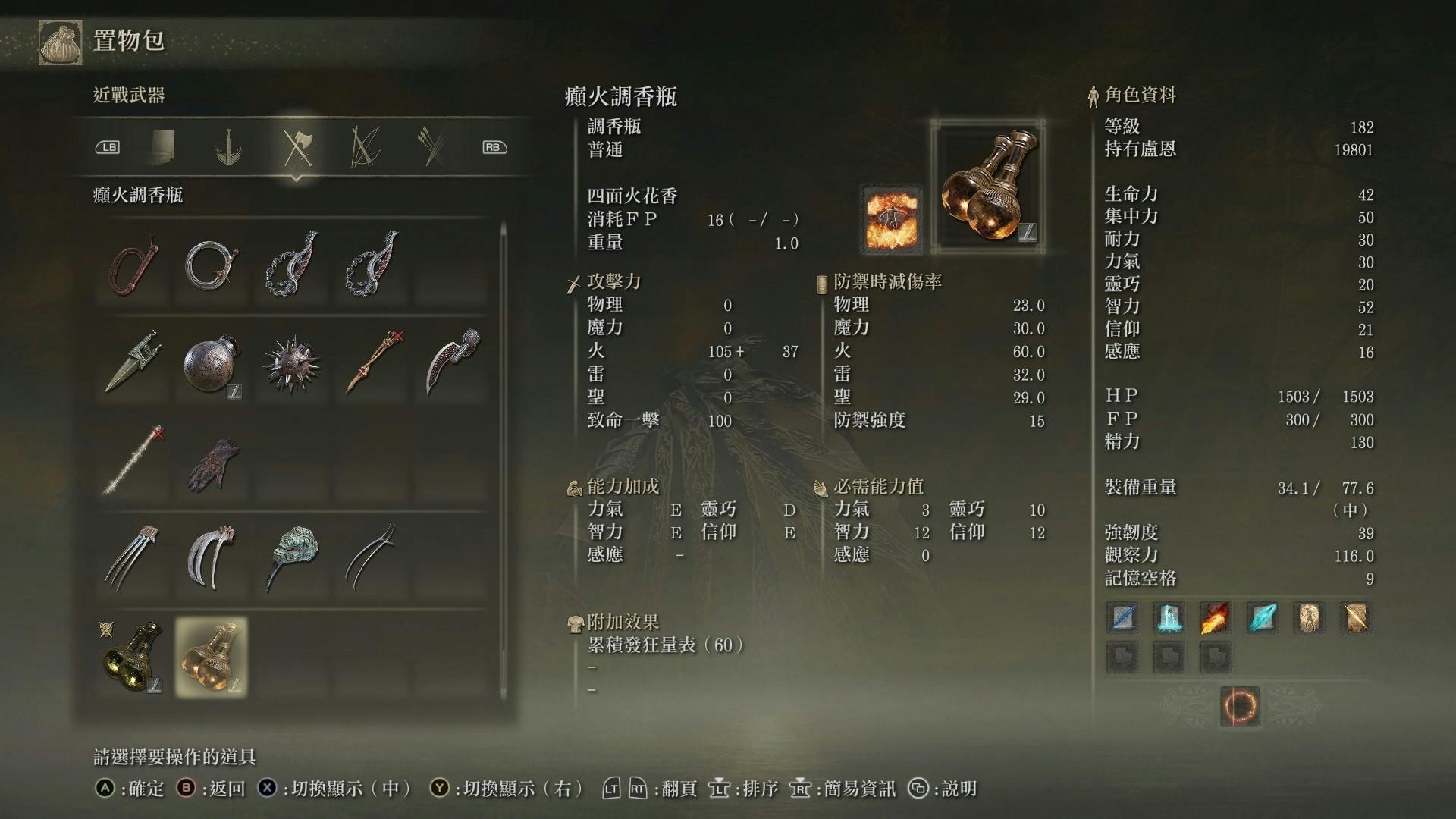Select the equipped green perfume bottle
The height and width of the screenshot is (819, 1456).
[133, 657]
